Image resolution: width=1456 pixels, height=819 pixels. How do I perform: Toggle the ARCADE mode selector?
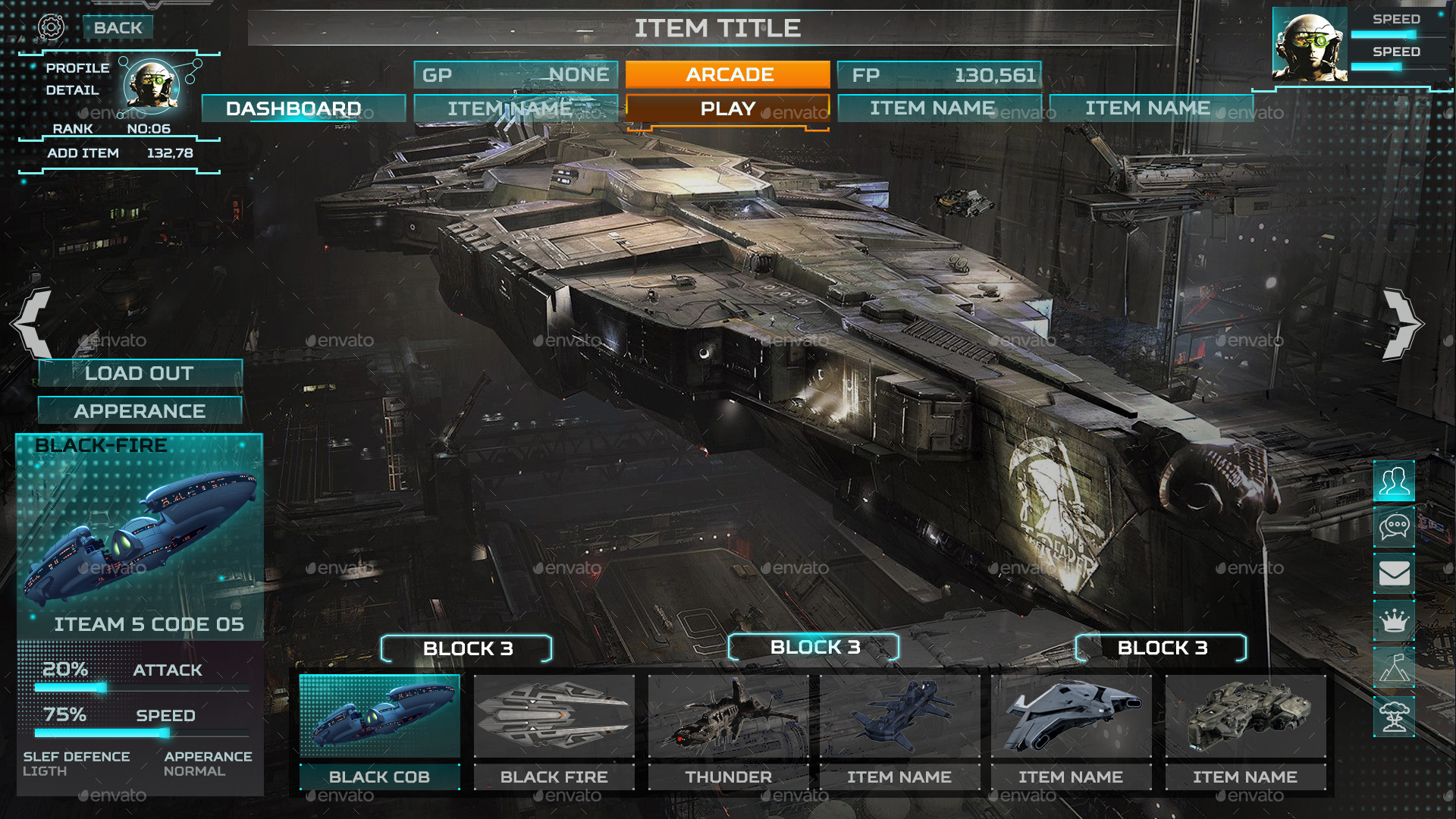click(726, 74)
